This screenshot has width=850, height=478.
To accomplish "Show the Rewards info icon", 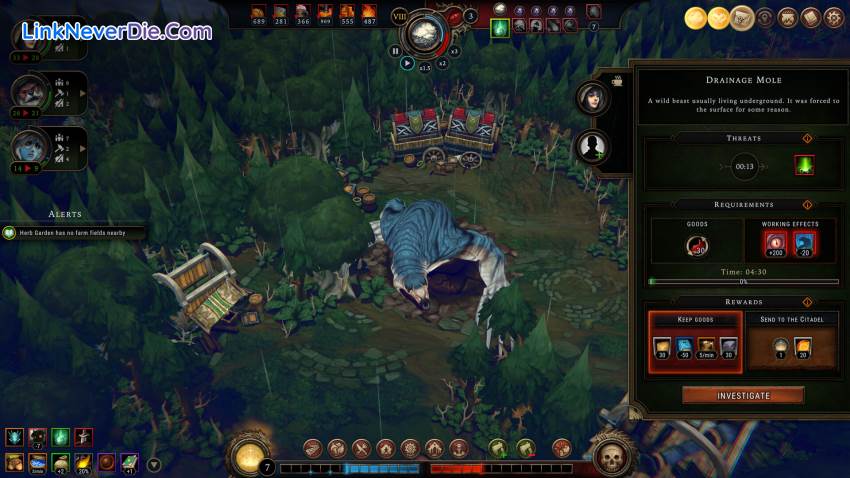I will 807,301.
